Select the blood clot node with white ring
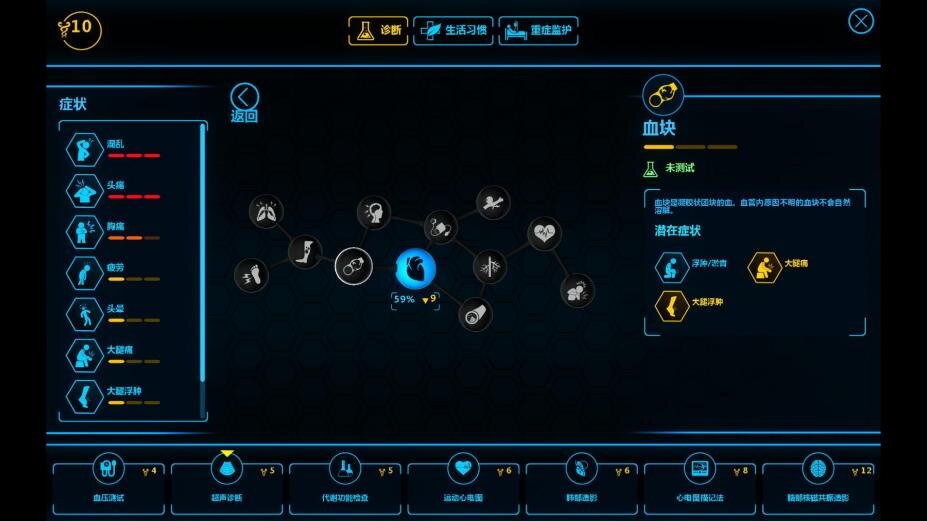This screenshot has height=521, width=927. (353, 267)
